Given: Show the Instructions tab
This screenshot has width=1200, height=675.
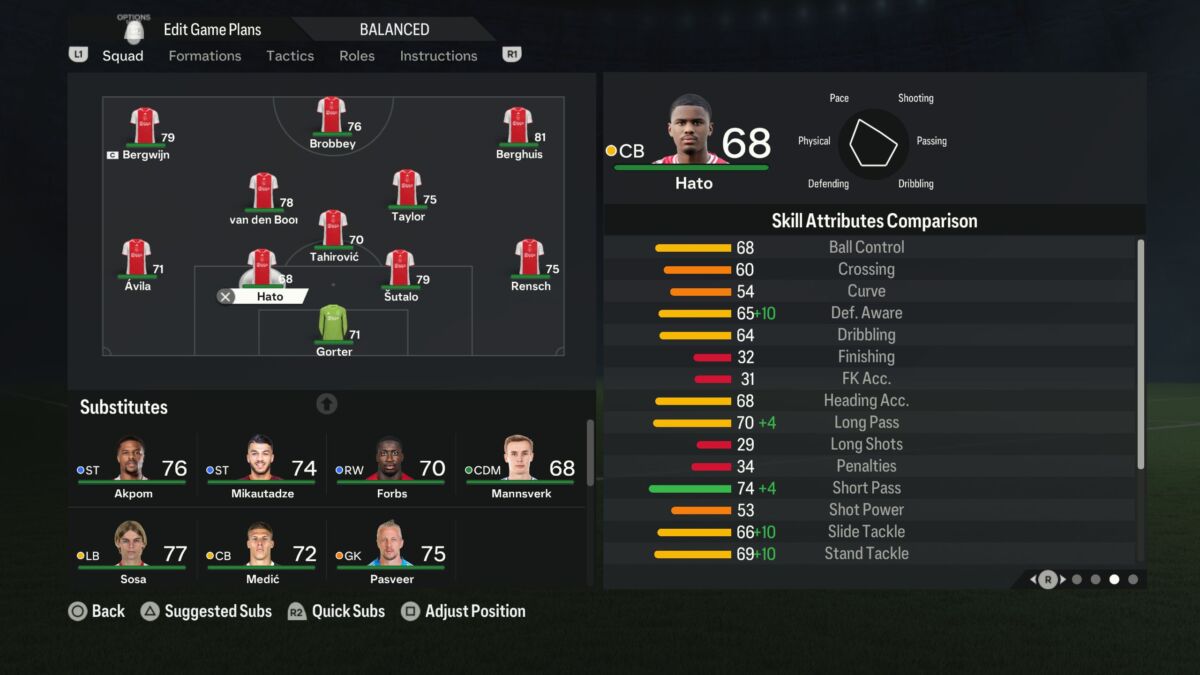Looking at the screenshot, I should tap(438, 56).
